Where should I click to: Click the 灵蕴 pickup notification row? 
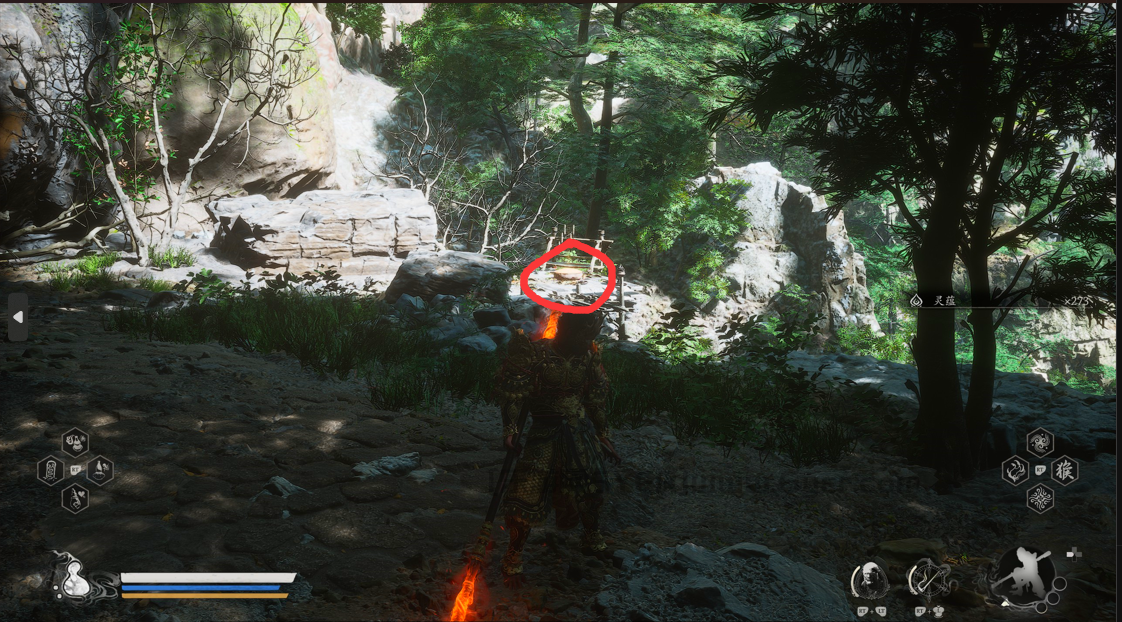1000,300
